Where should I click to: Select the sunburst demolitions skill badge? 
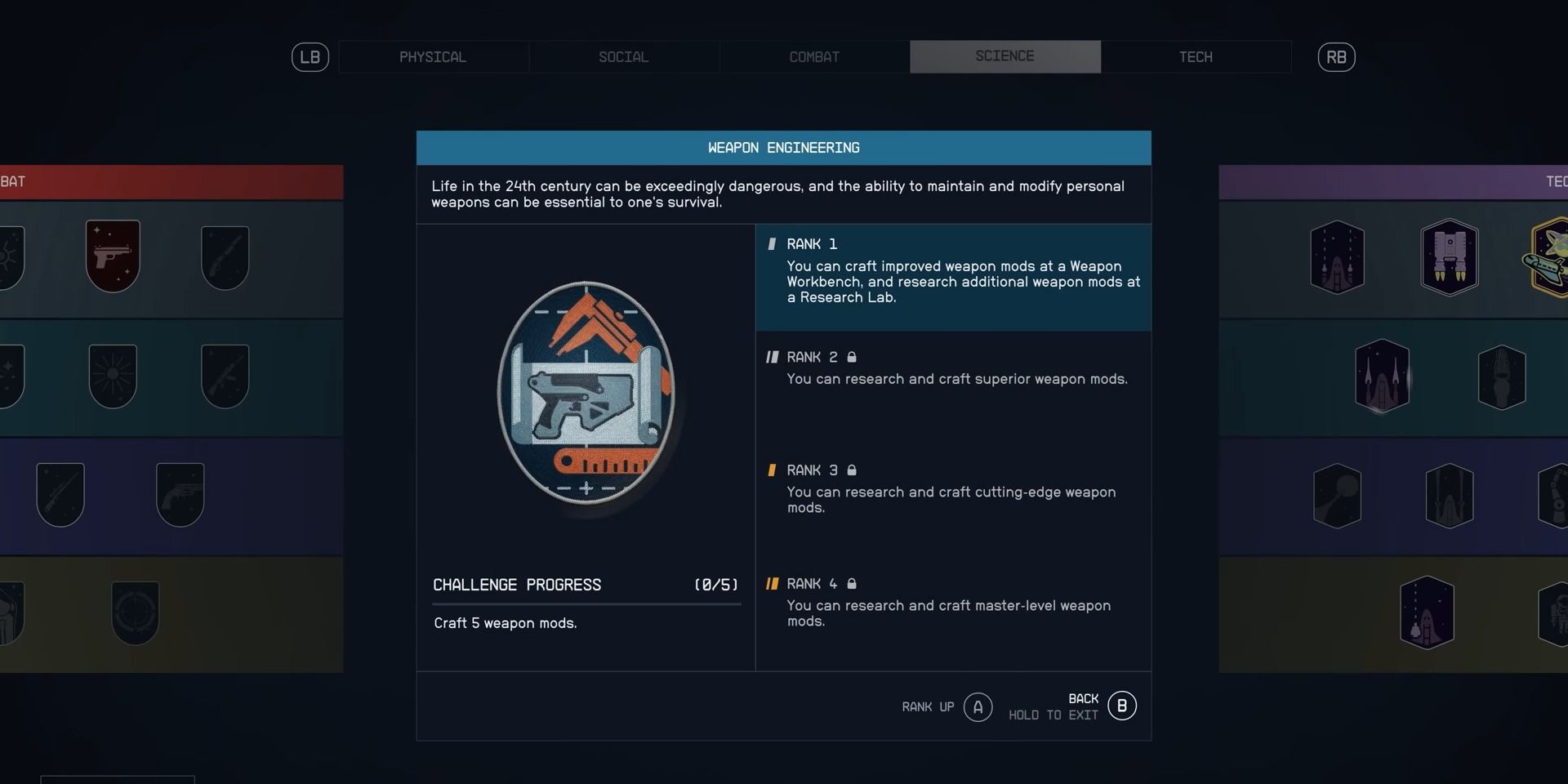tap(114, 376)
